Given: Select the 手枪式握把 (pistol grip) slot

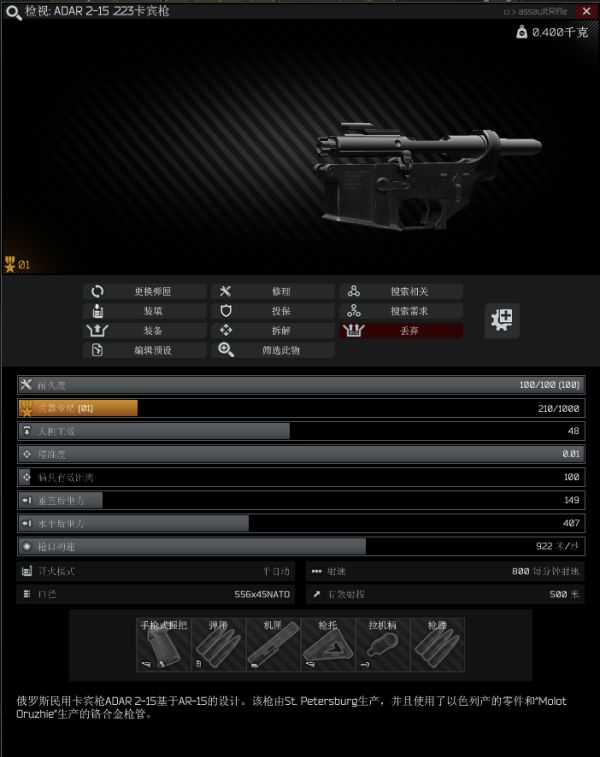Looking at the screenshot, I should click(x=163, y=645).
